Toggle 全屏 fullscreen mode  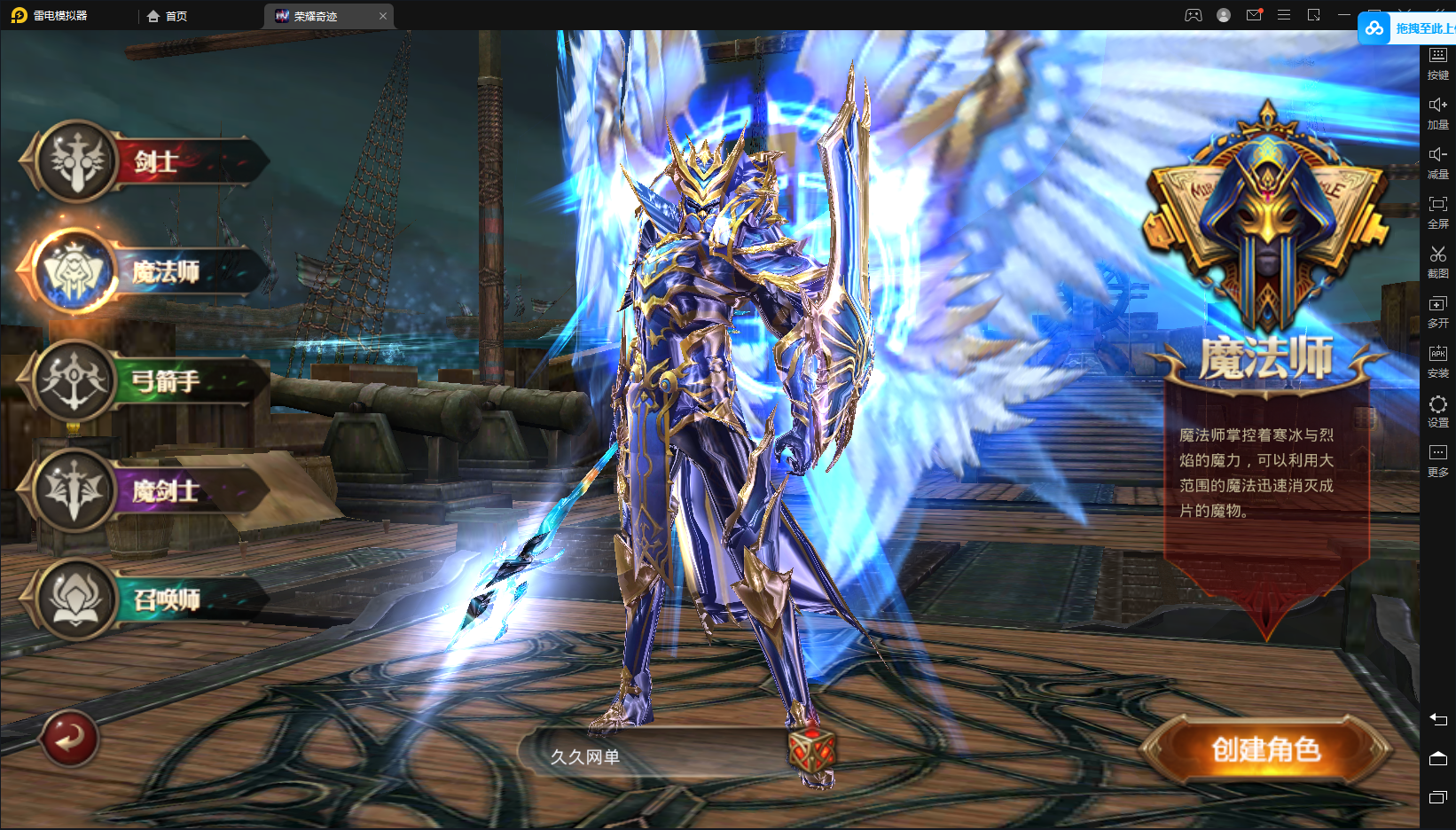1437,212
